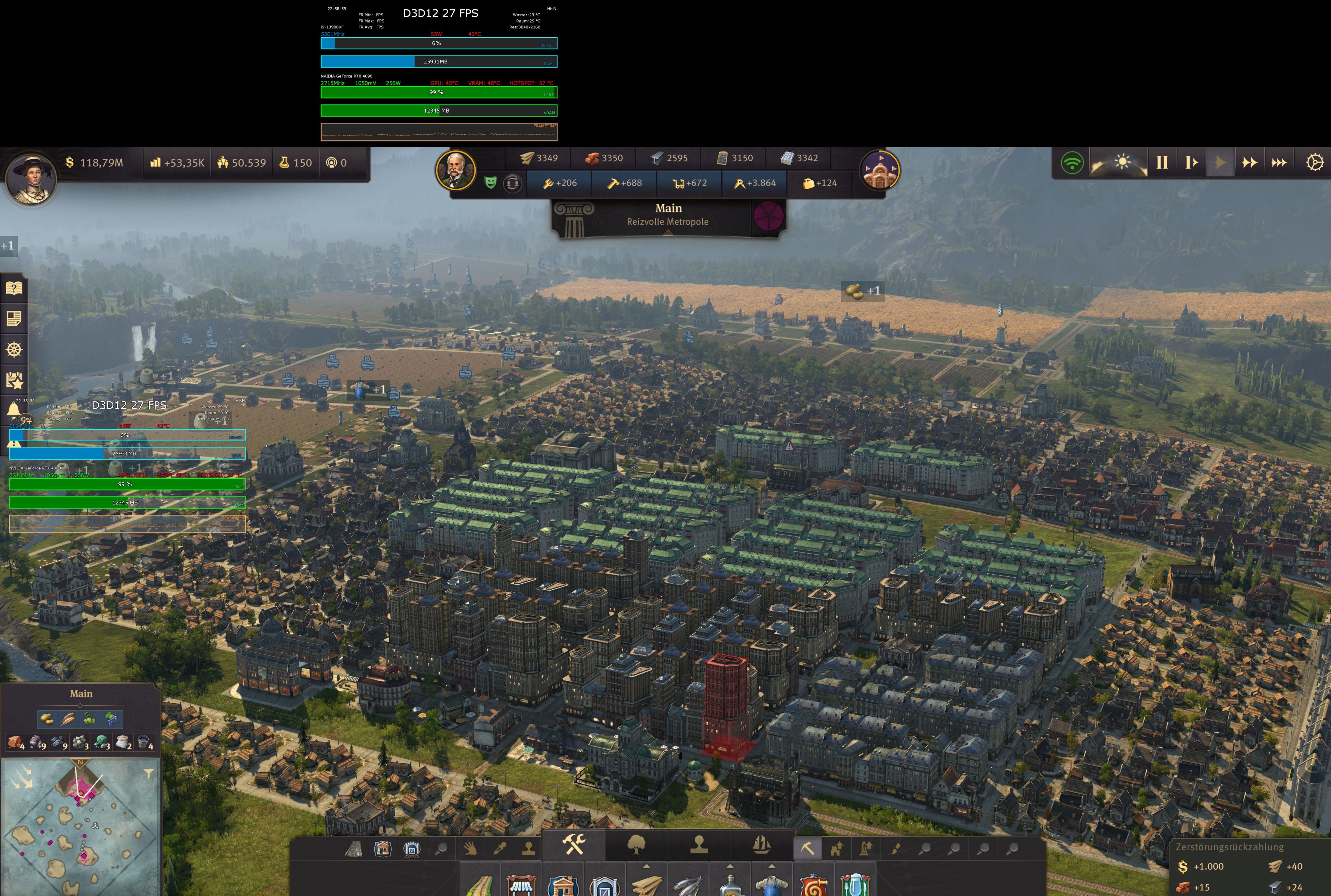Toggle the day-night cycle sun icon
1331x896 pixels.
coord(1123,162)
